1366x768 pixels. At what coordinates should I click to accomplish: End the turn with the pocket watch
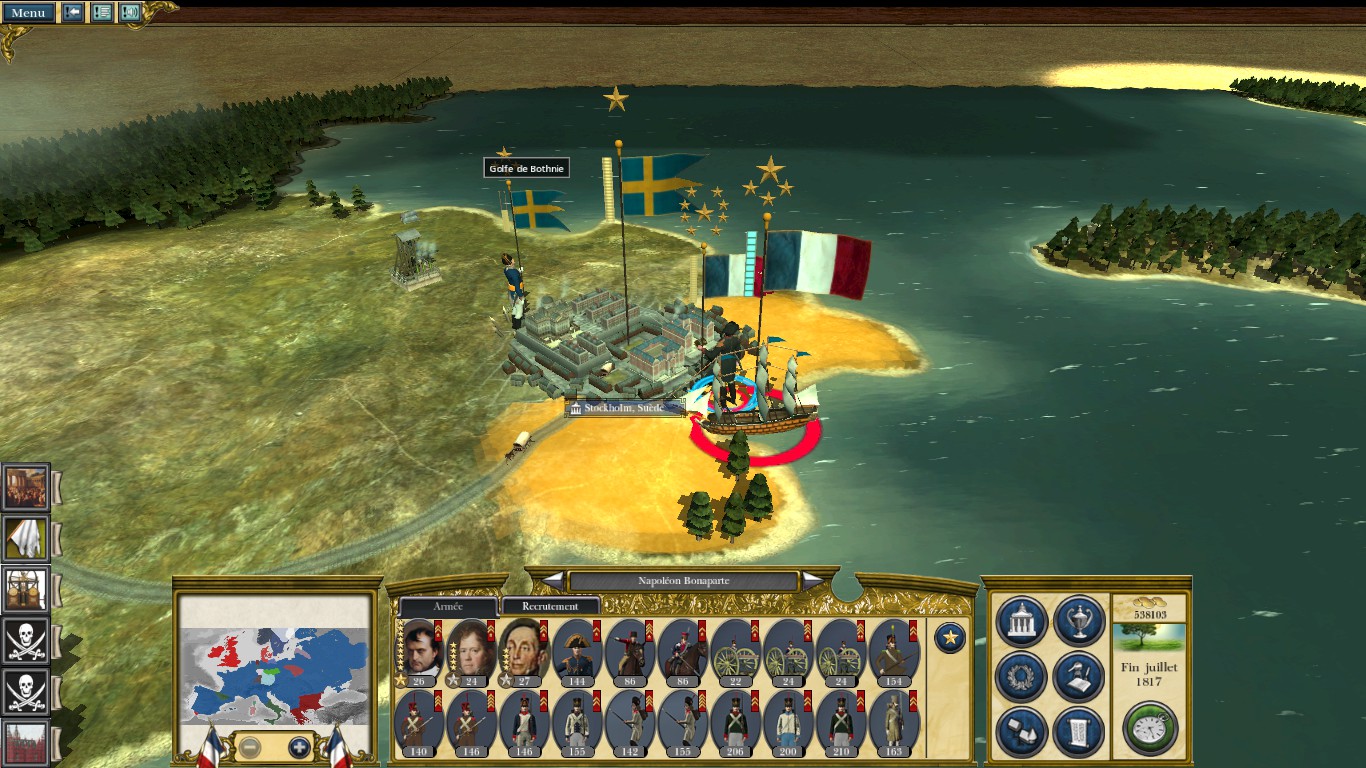point(1149,728)
